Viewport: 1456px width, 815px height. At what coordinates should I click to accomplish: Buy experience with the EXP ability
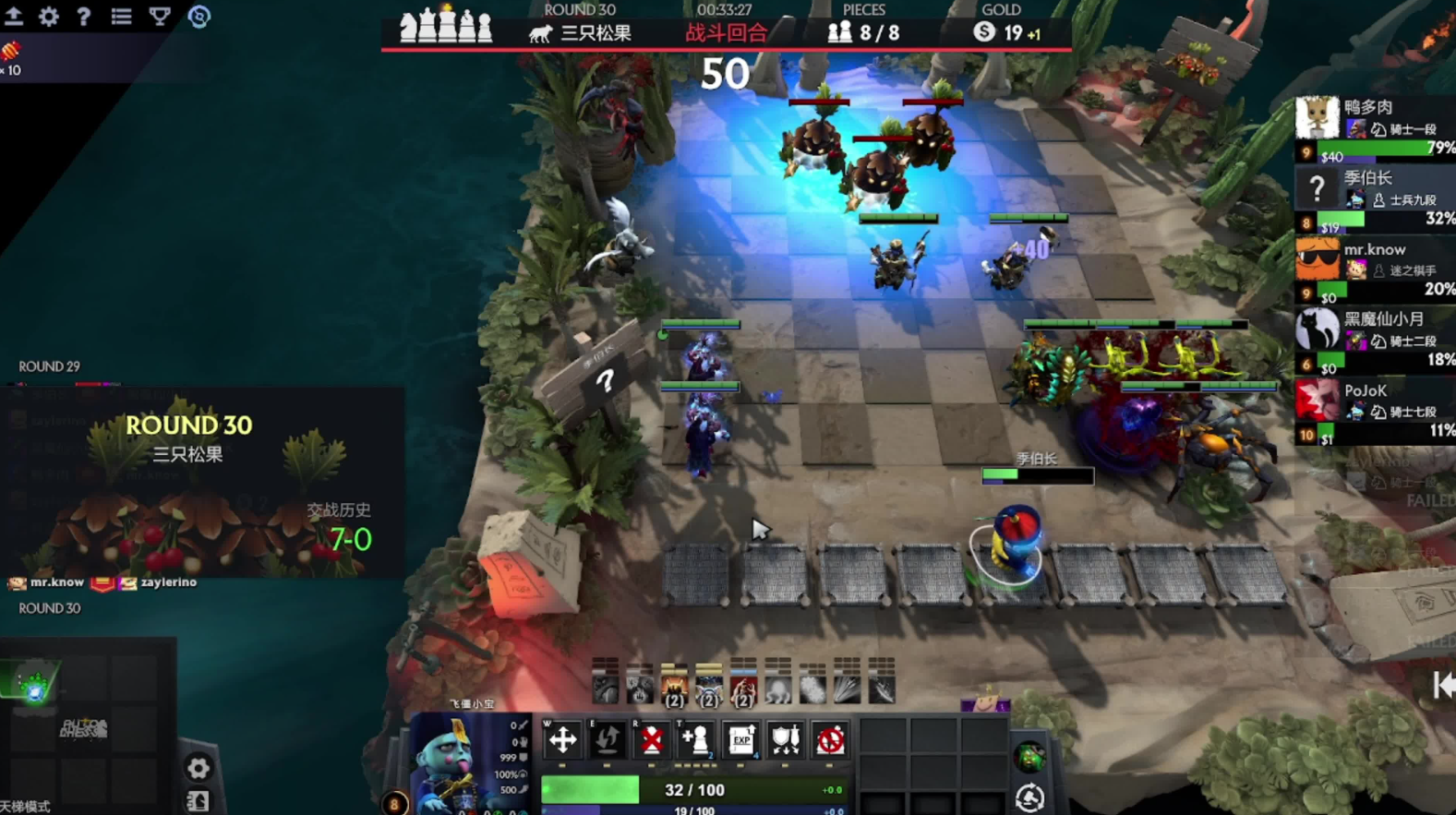tap(741, 739)
